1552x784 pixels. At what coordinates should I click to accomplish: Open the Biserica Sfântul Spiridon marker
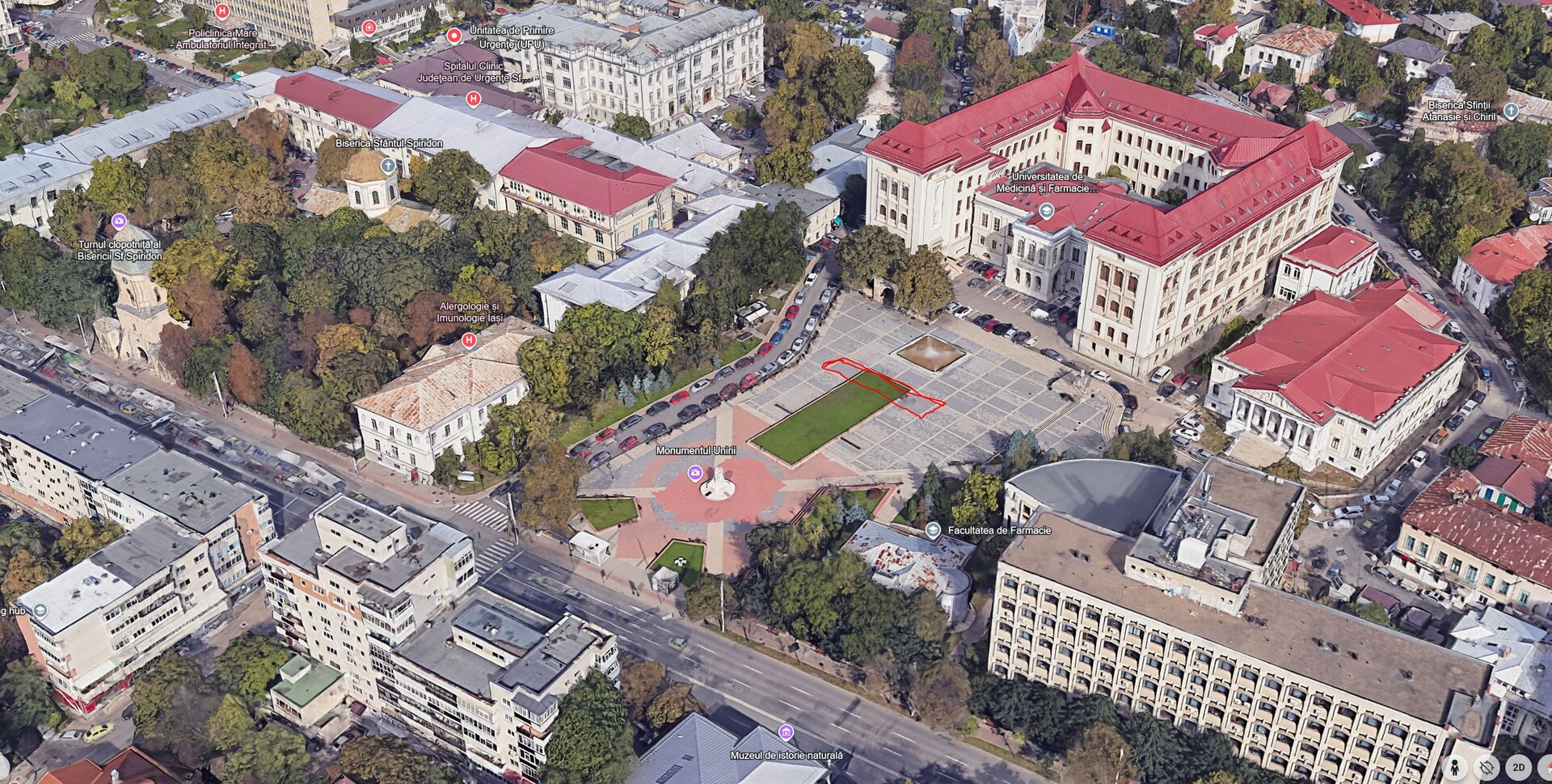pyautogui.click(x=388, y=166)
